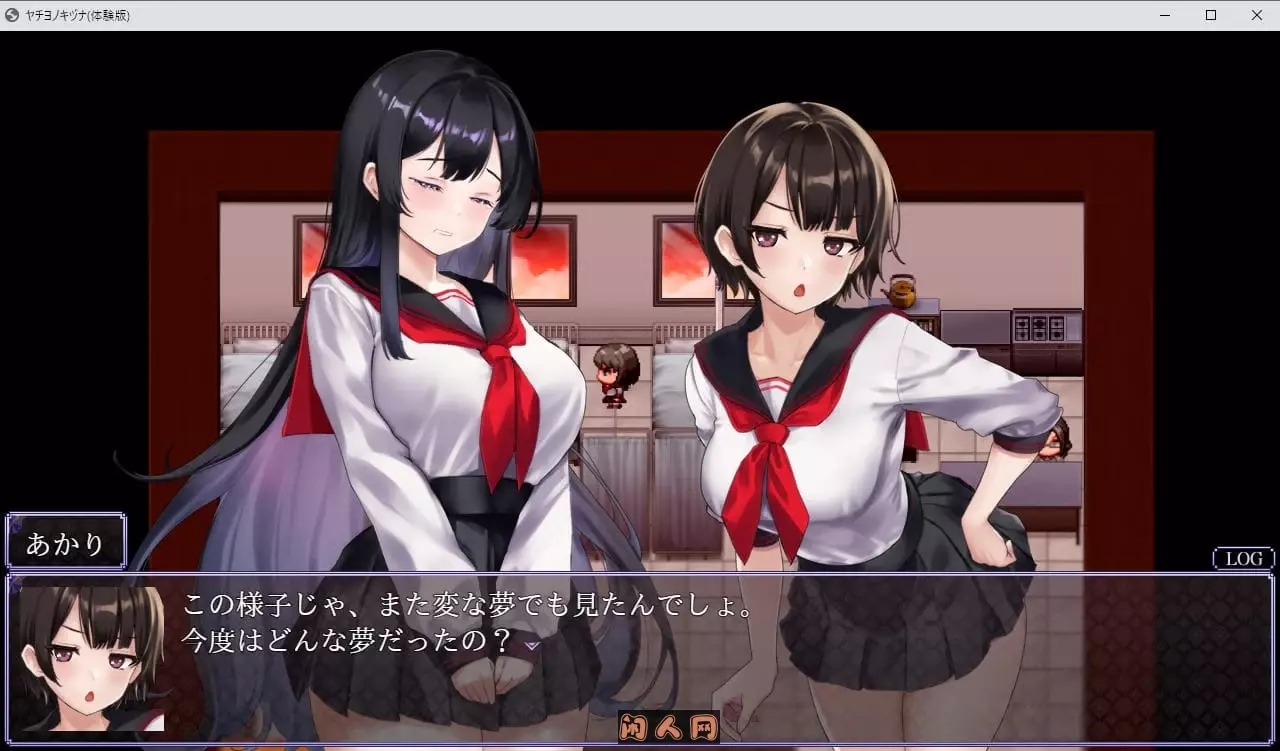This screenshot has height=751, width=1280.
Task: Click the dialogue advance arrow indicator
Action: tap(534, 648)
